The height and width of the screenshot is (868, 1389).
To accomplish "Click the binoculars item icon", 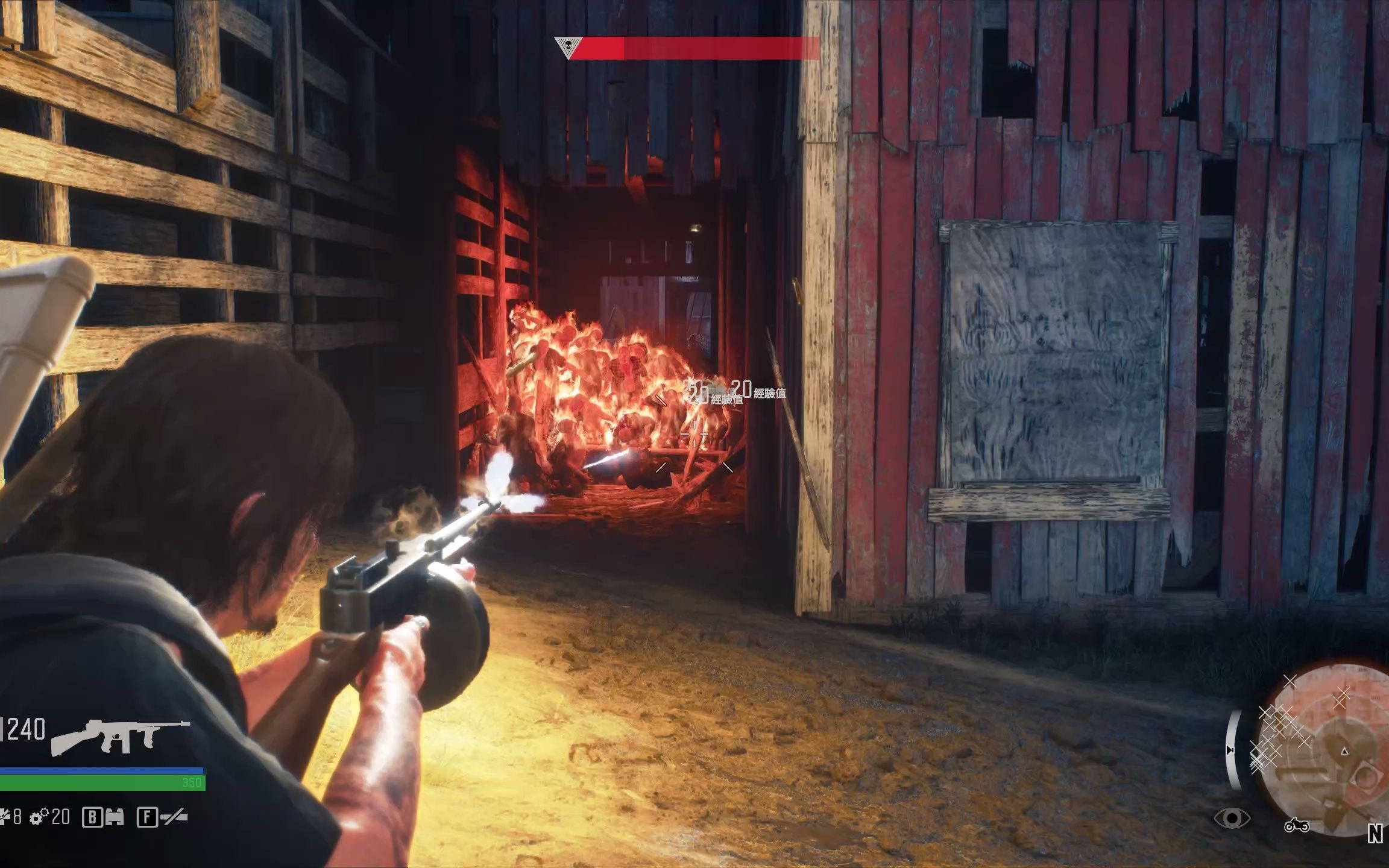I will 115,817.
